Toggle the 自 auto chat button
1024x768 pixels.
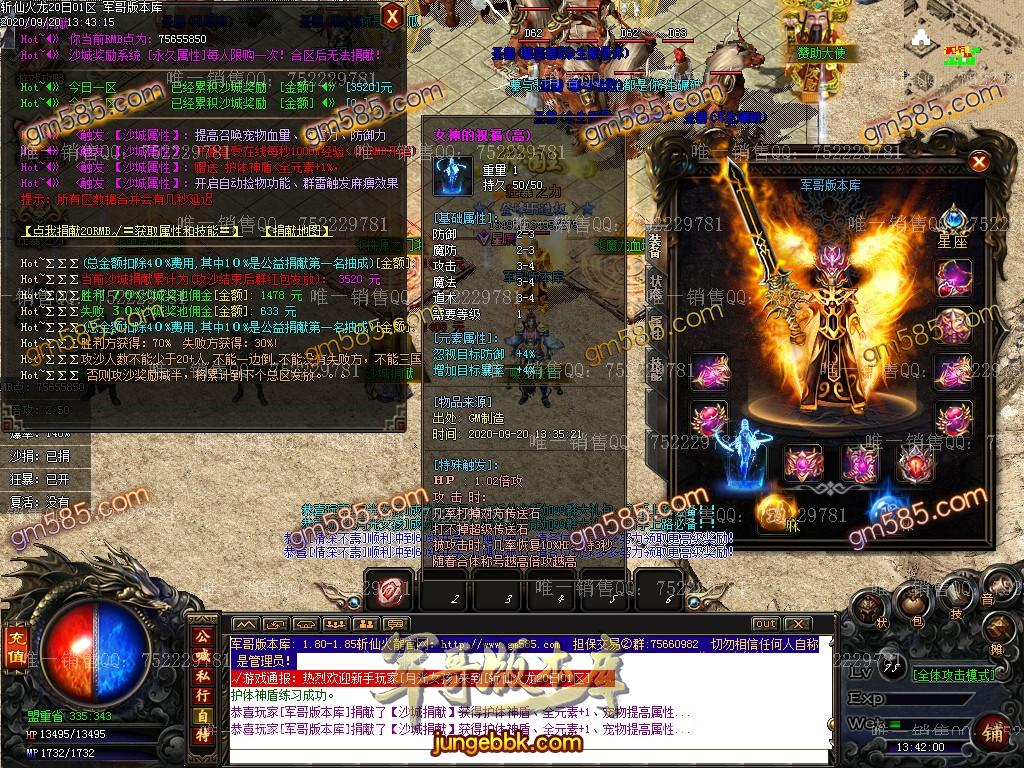[203, 716]
